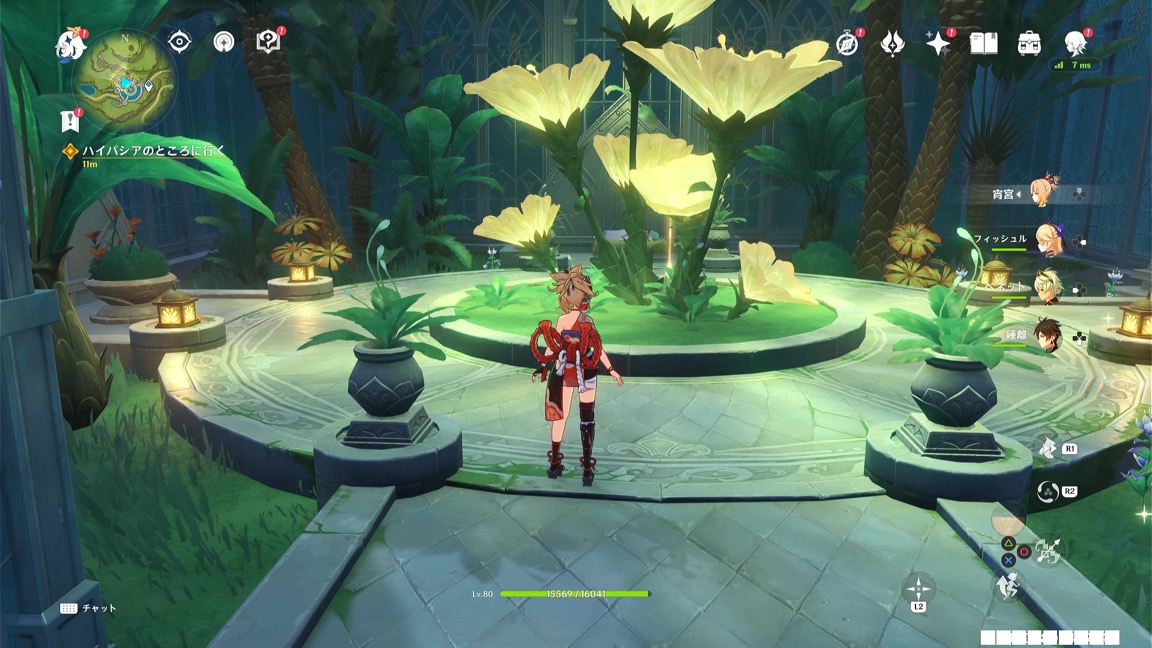The height and width of the screenshot is (648, 1152).
Task: Open the four-pointed star wish icon
Action: pos(938,43)
